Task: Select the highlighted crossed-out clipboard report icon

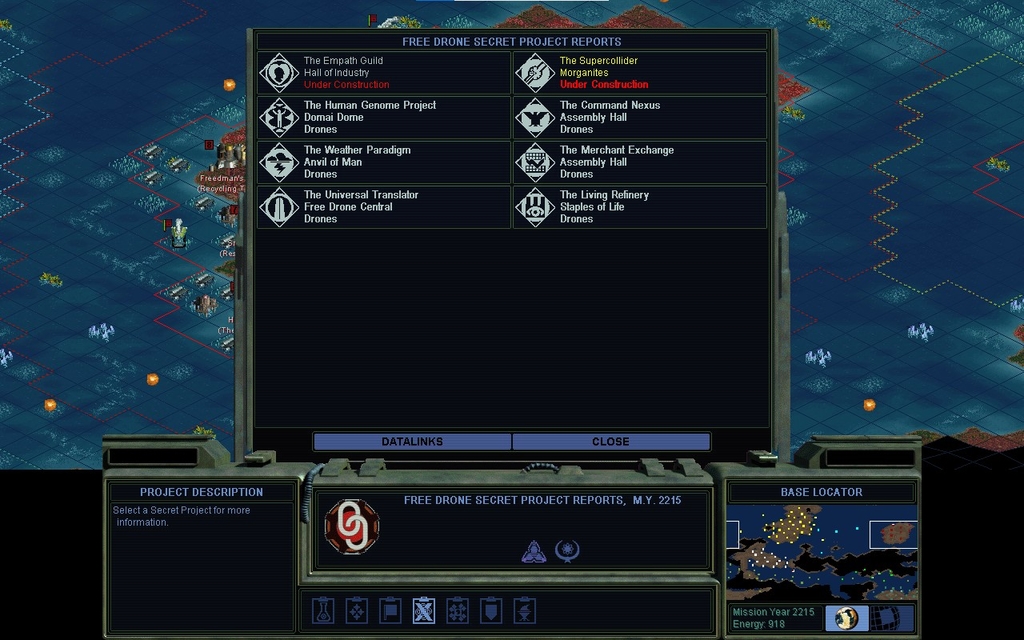Action: pos(424,610)
